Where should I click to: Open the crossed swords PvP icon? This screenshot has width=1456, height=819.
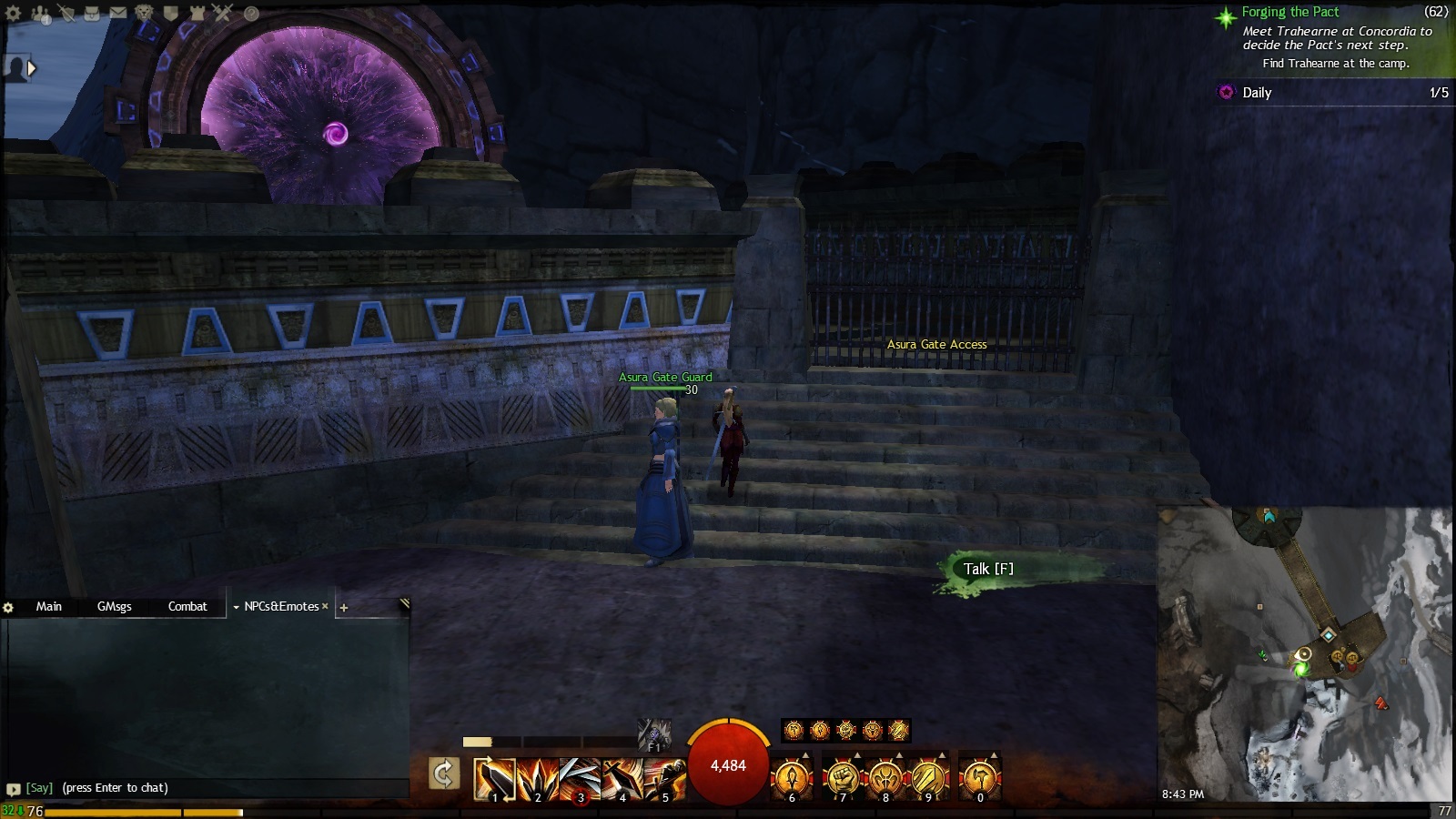(x=224, y=14)
